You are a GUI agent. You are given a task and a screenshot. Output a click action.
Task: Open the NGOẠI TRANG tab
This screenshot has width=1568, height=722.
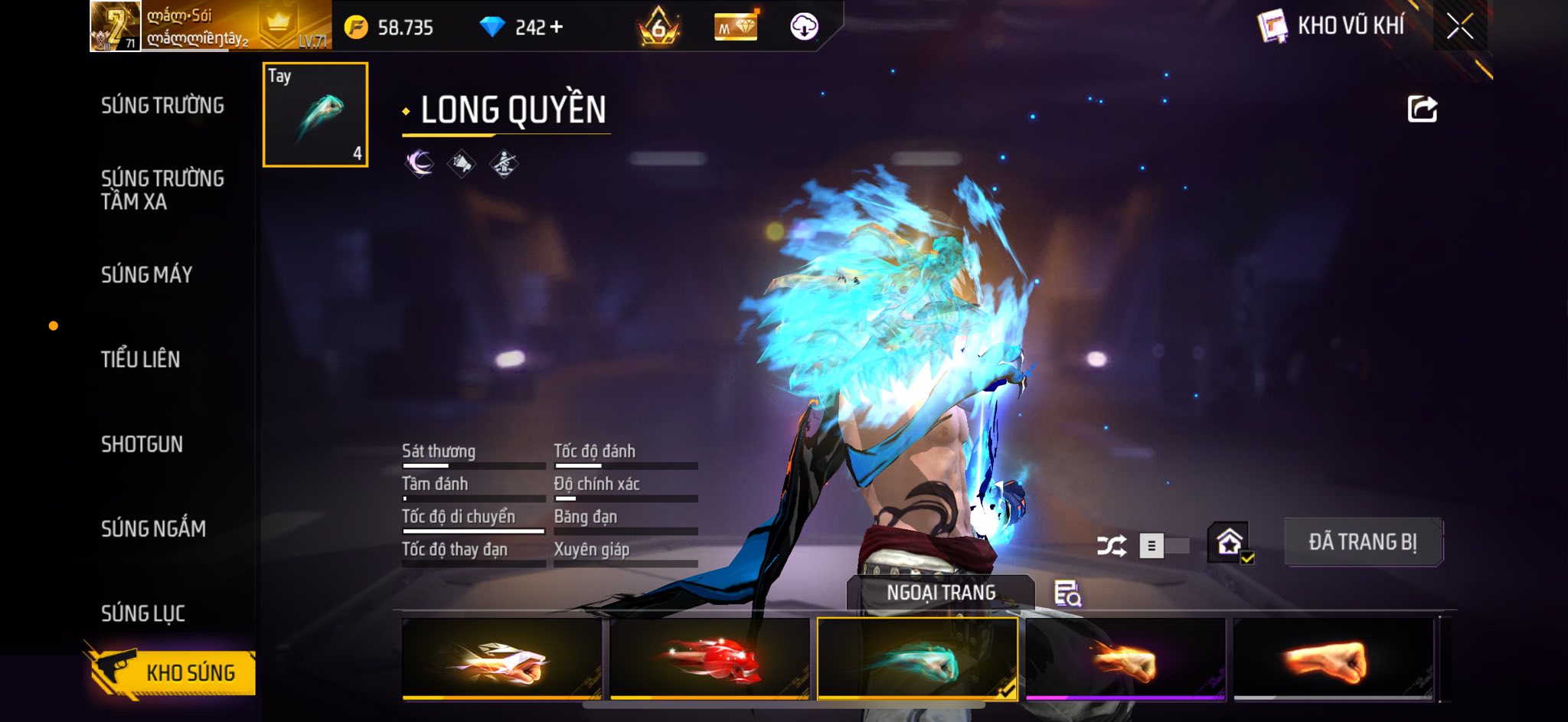[x=941, y=593]
